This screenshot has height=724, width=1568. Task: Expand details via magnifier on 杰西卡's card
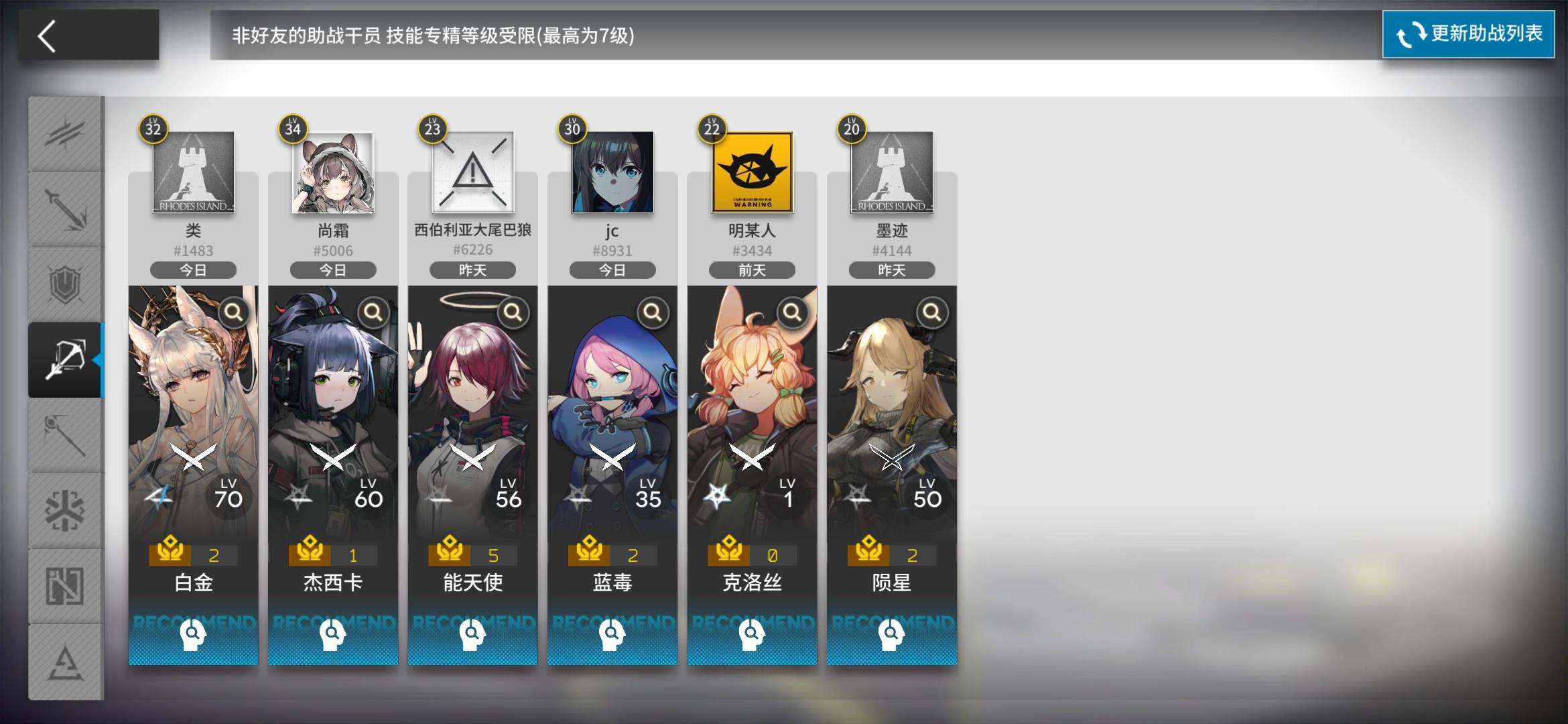[373, 313]
